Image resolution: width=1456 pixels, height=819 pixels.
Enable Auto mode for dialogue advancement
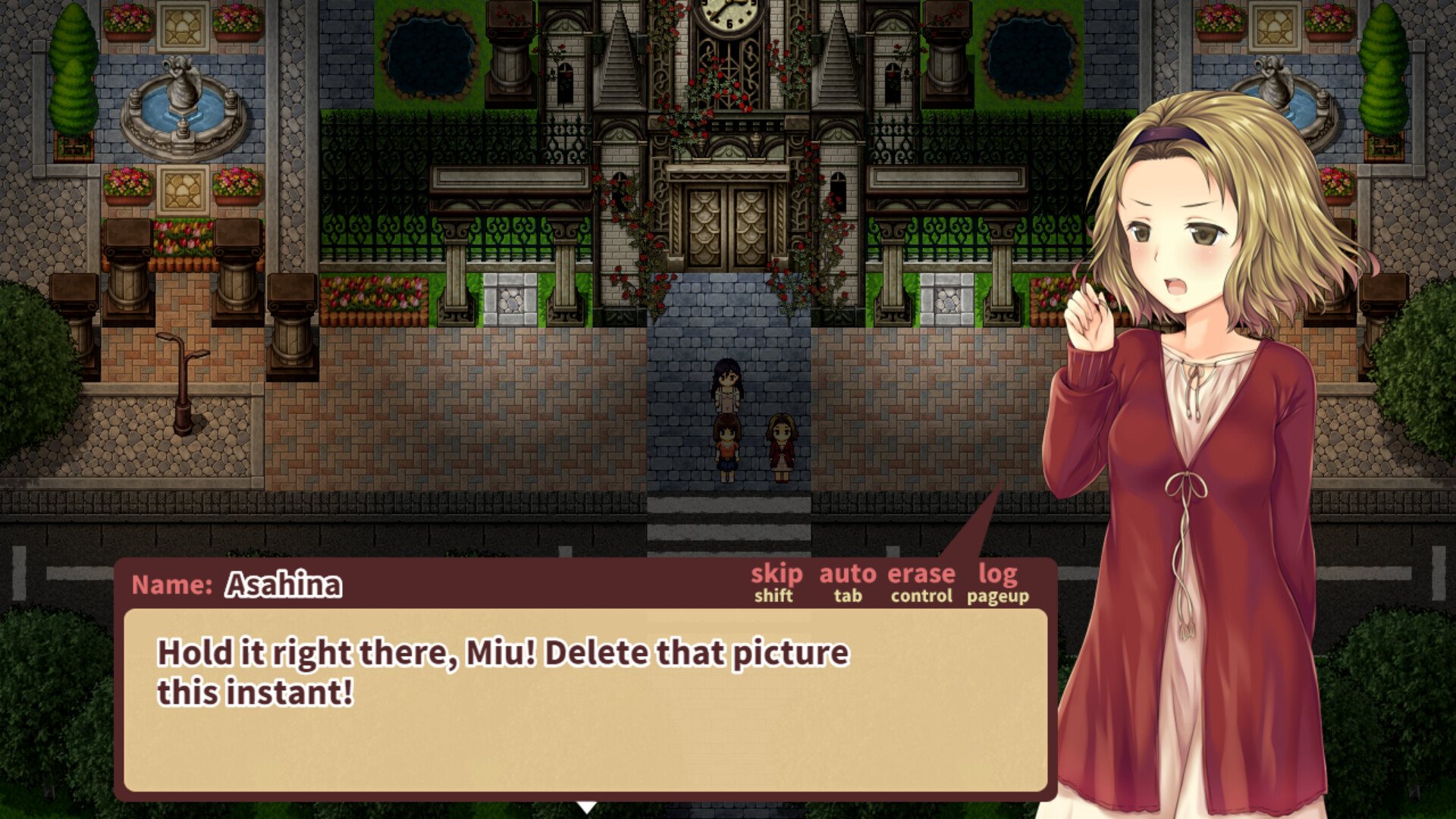pos(847,575)
